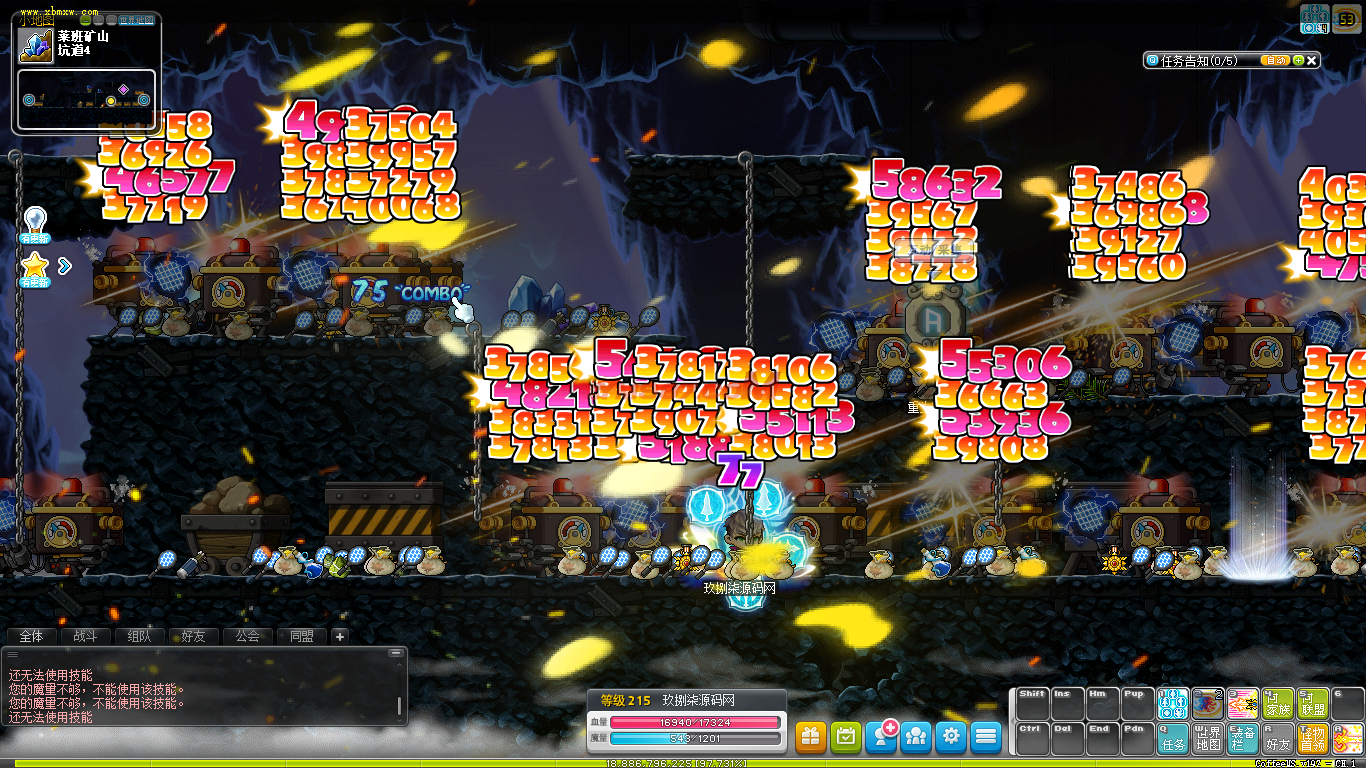Close the 任务告知 quest tracker
The height and width of the screenshot is (768, 1366).
pos(1312,60)
